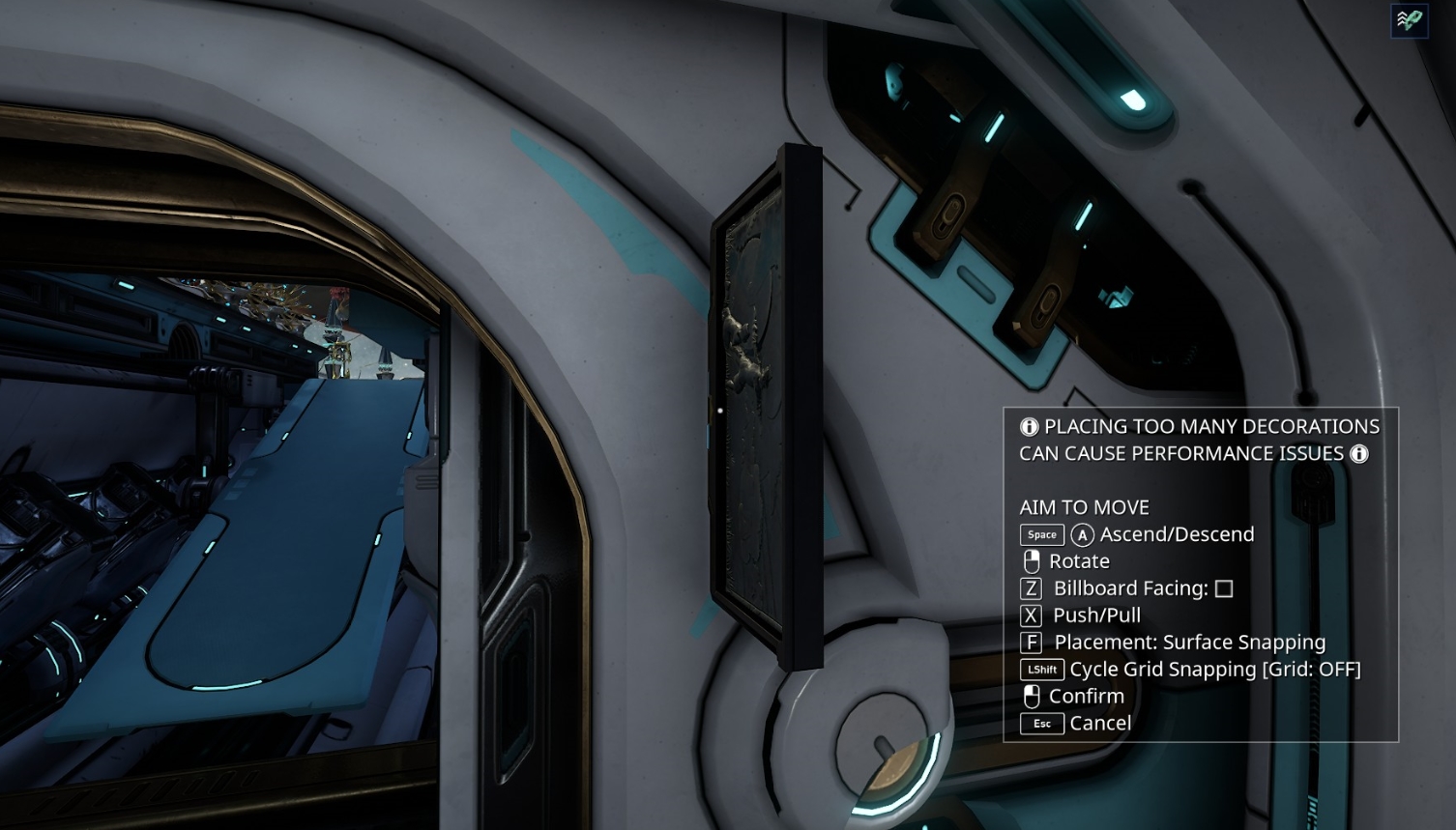Click the LShift key badge
The height and width of the screenshot is (830, 1456).
click(1042, 670)
